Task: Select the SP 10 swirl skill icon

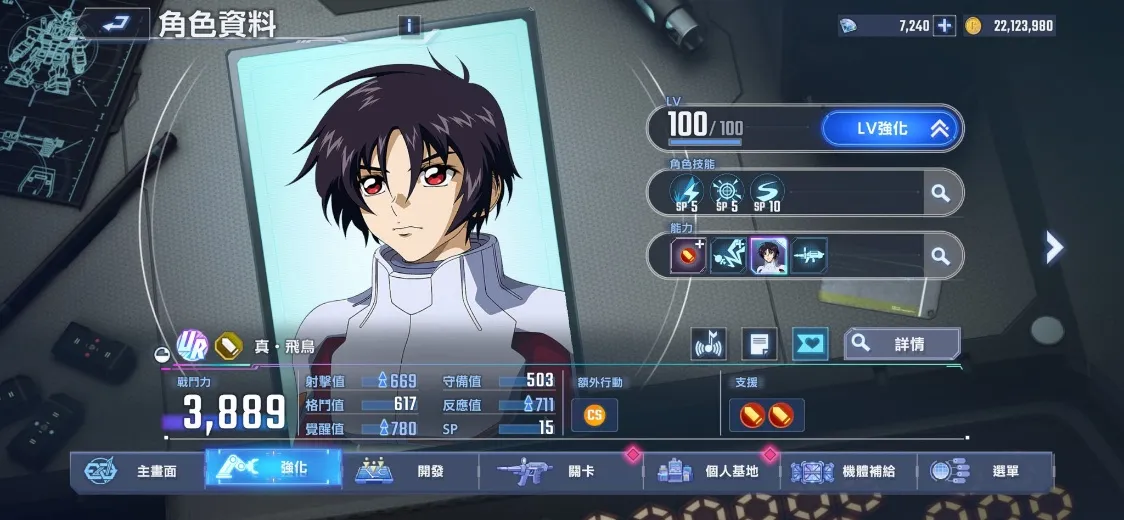Action: (x=767, y=190)
